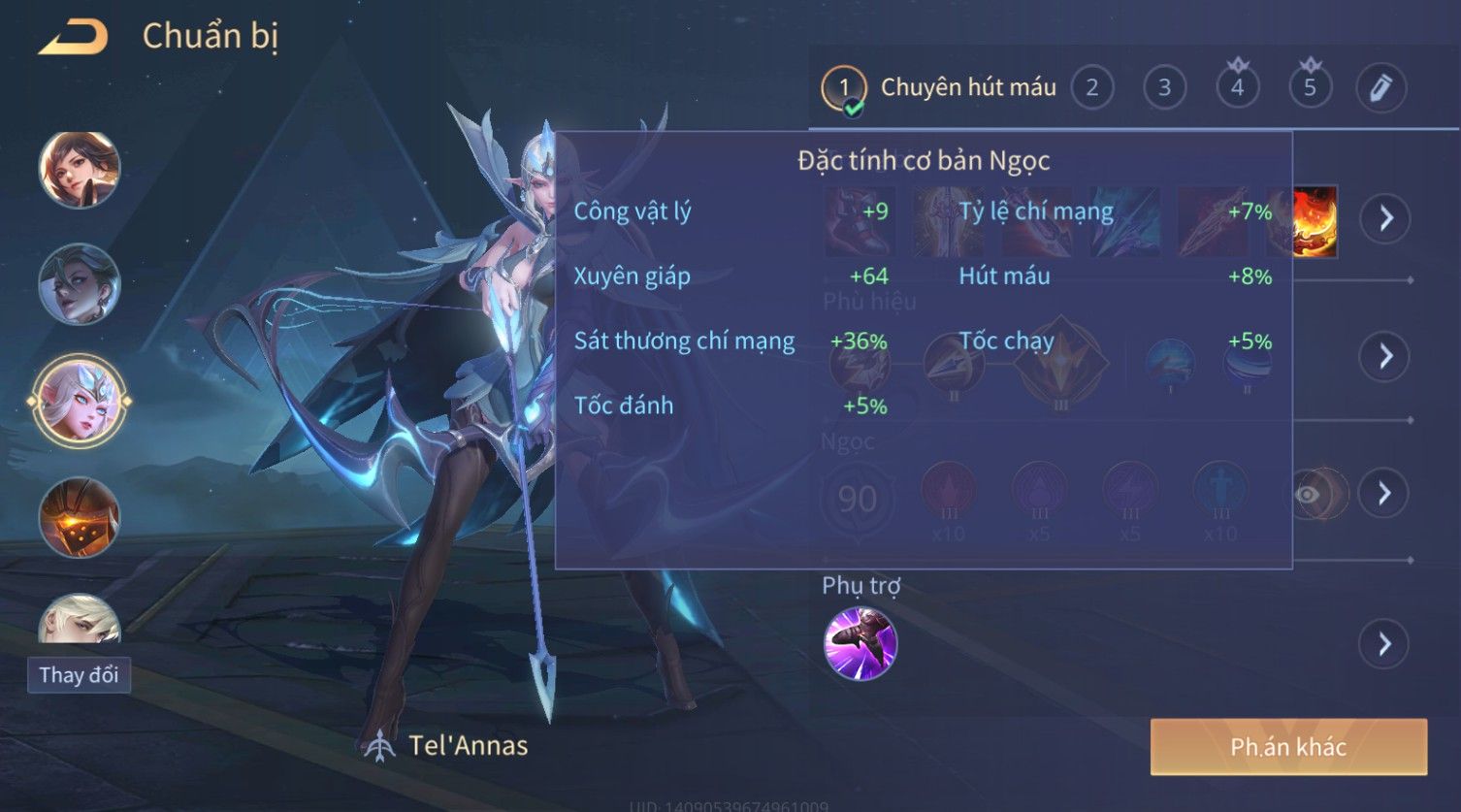The image size is (1461, 812).
Task: Select the Chuyên hút máu preset tab
Action: pos(938,88)
